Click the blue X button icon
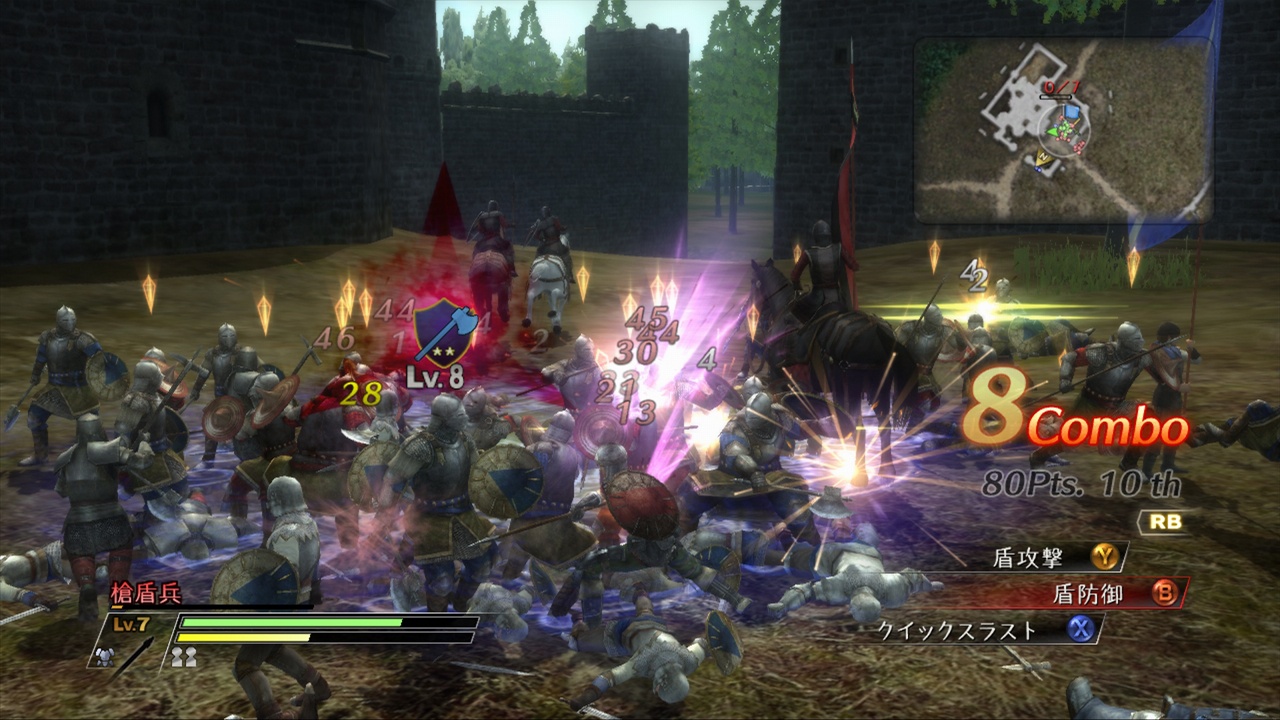 pyautogui.click(x=1080, y=631)
